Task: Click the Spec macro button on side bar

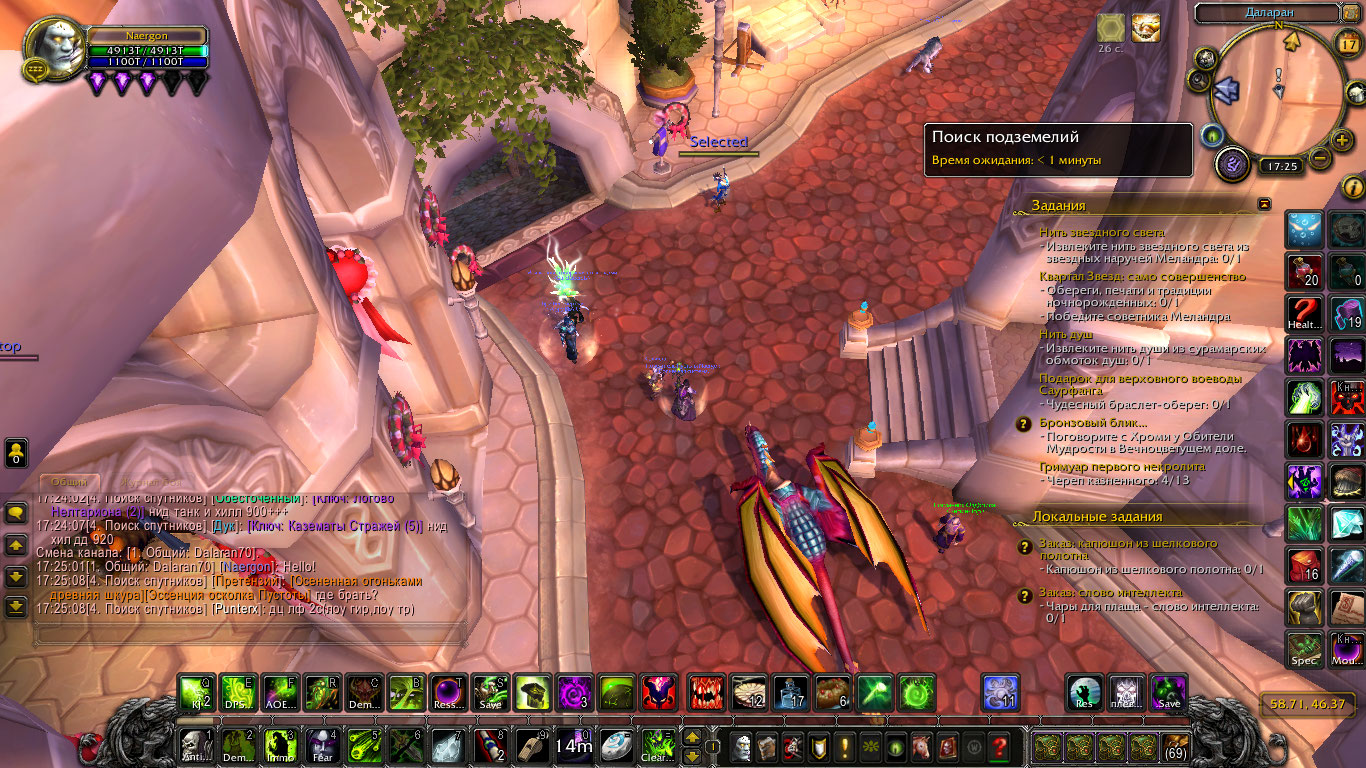Action: [x=1305, y=648]
